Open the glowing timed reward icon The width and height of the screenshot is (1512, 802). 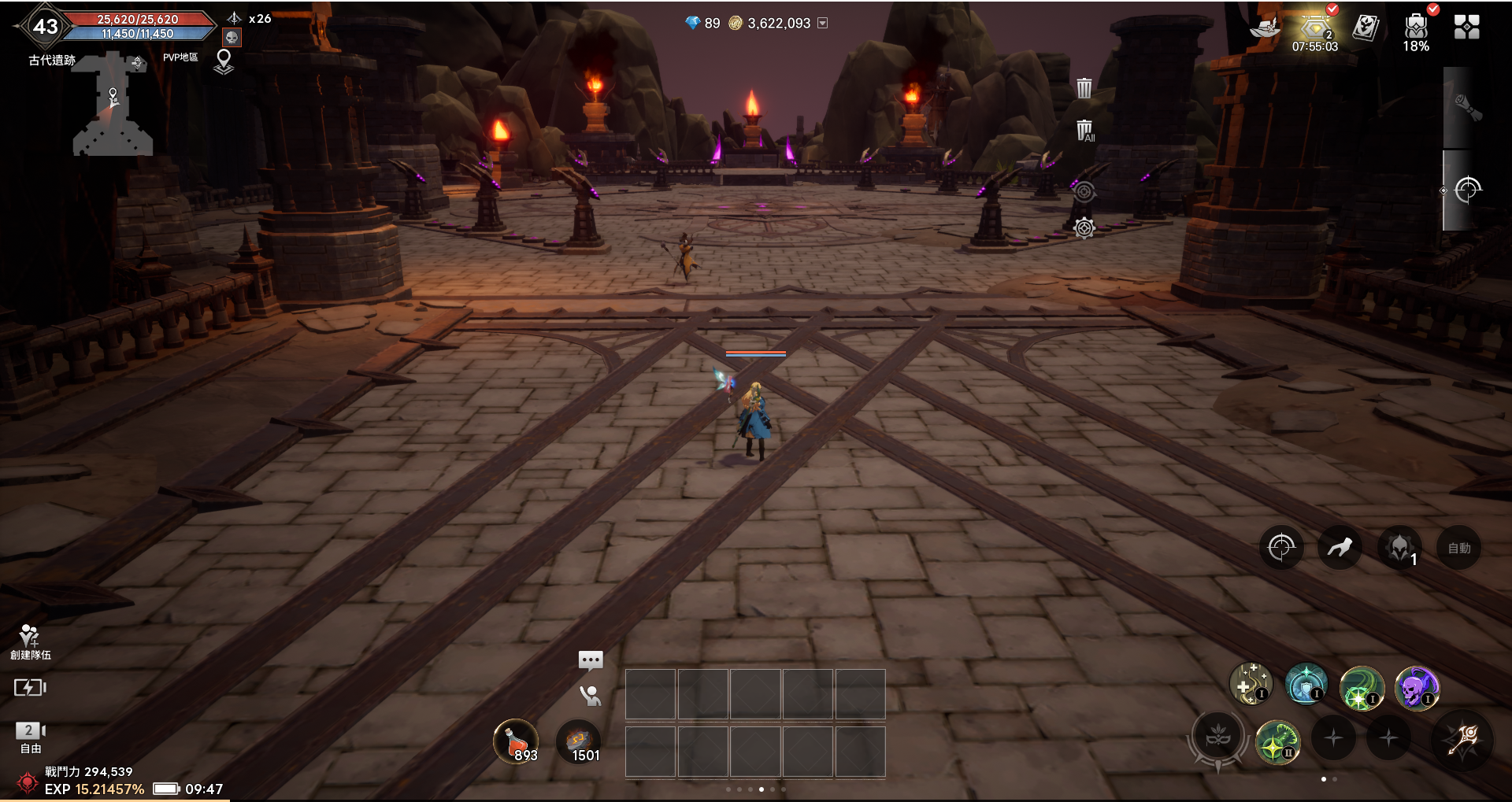tap(1314, 29)
